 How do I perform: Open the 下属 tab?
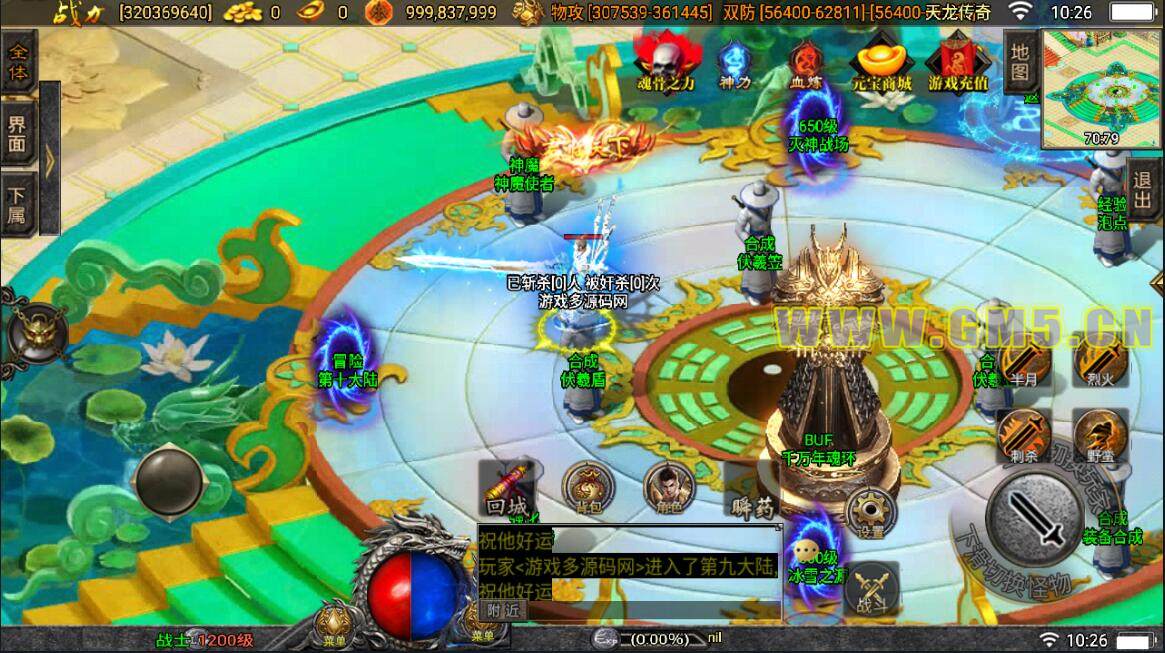coord(19,206)
